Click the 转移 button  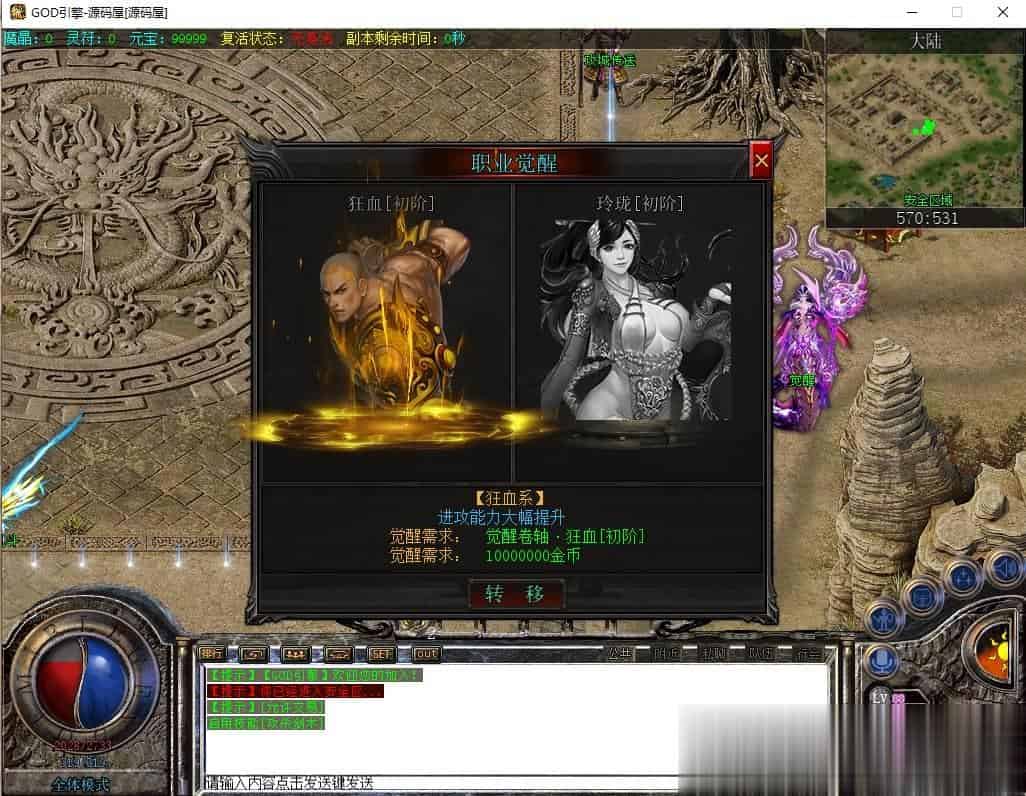516,594
